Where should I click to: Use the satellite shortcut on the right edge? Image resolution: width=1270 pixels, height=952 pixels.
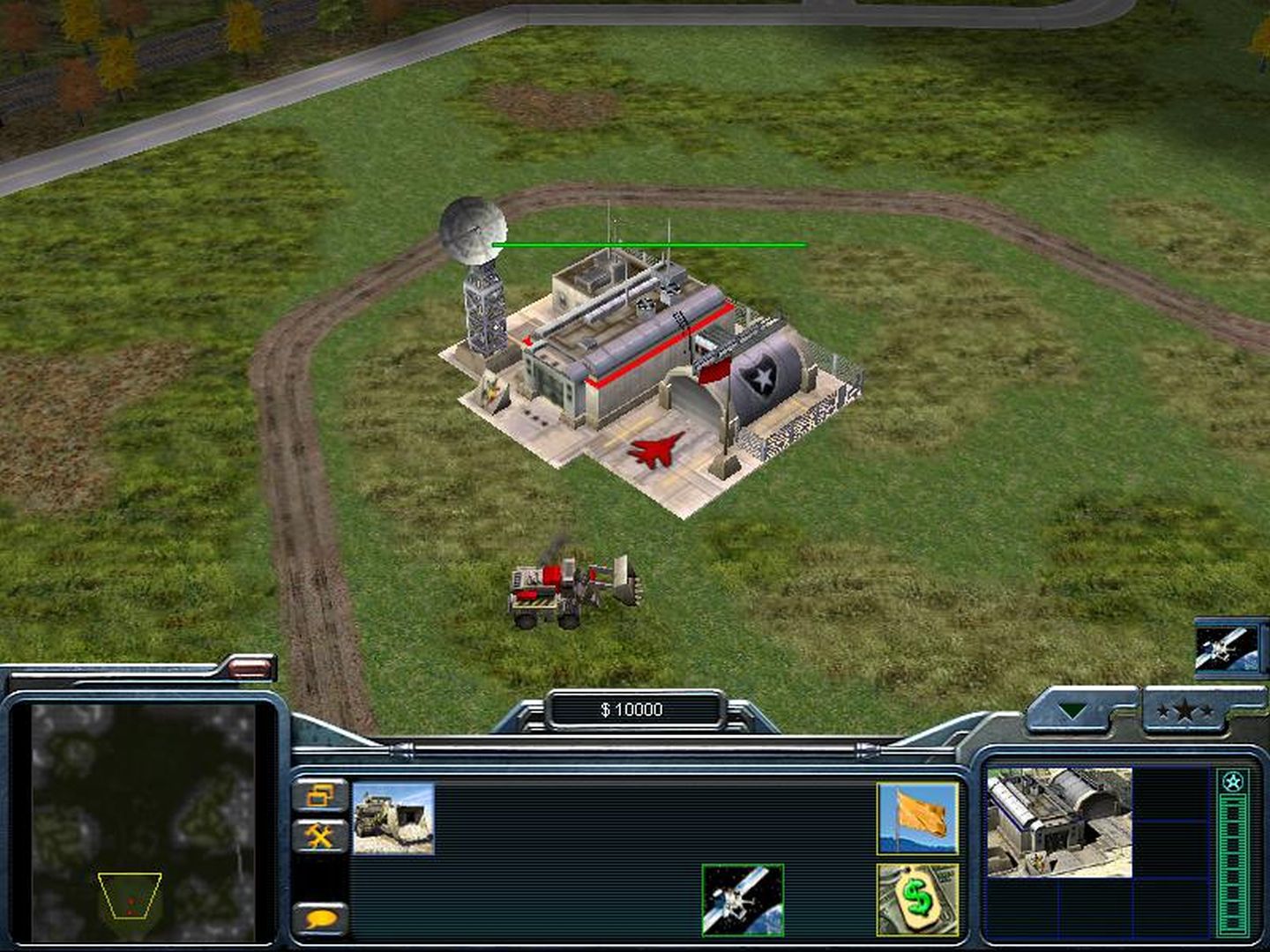(x=1227, y=649)
